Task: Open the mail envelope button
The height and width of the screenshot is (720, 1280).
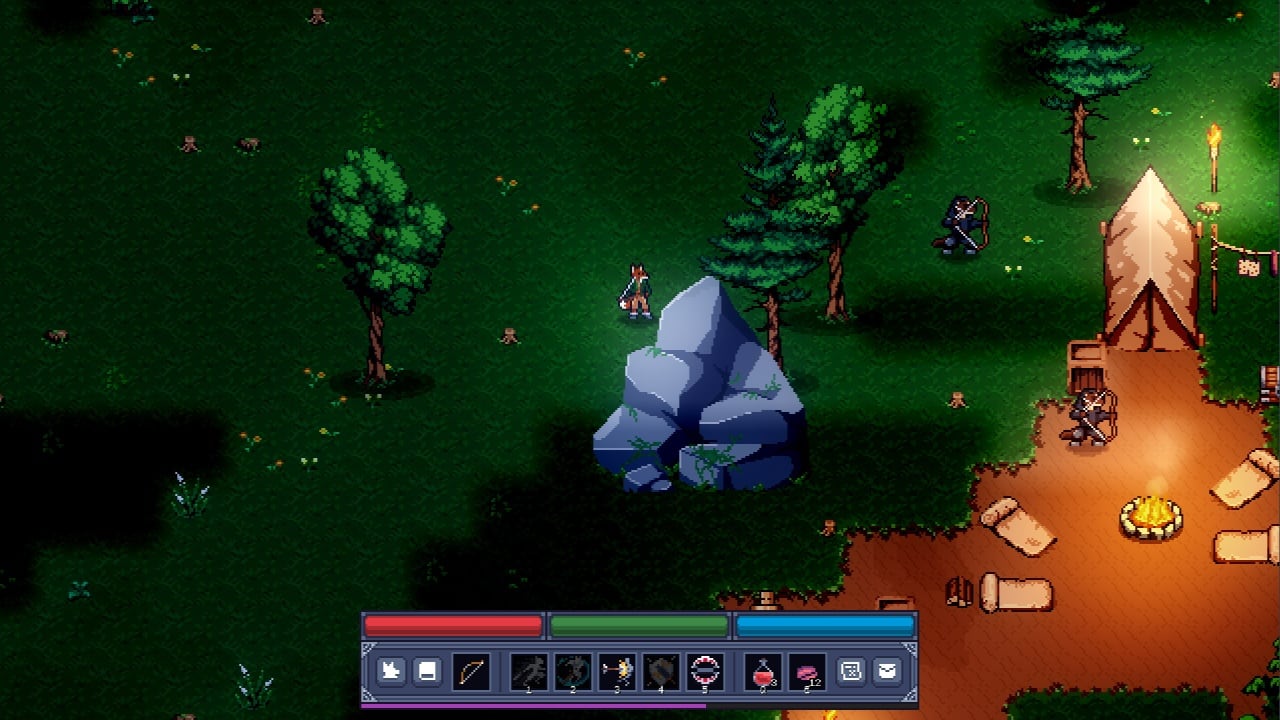Action: 887,671
